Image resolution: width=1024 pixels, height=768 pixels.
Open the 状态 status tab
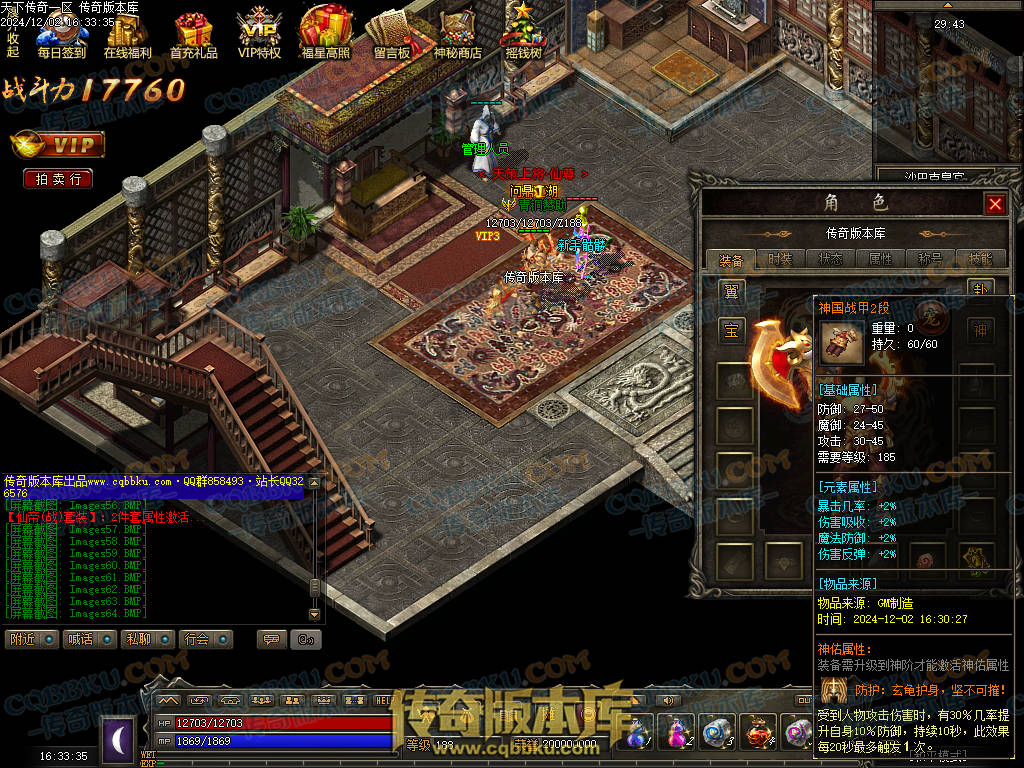point(830,259)
